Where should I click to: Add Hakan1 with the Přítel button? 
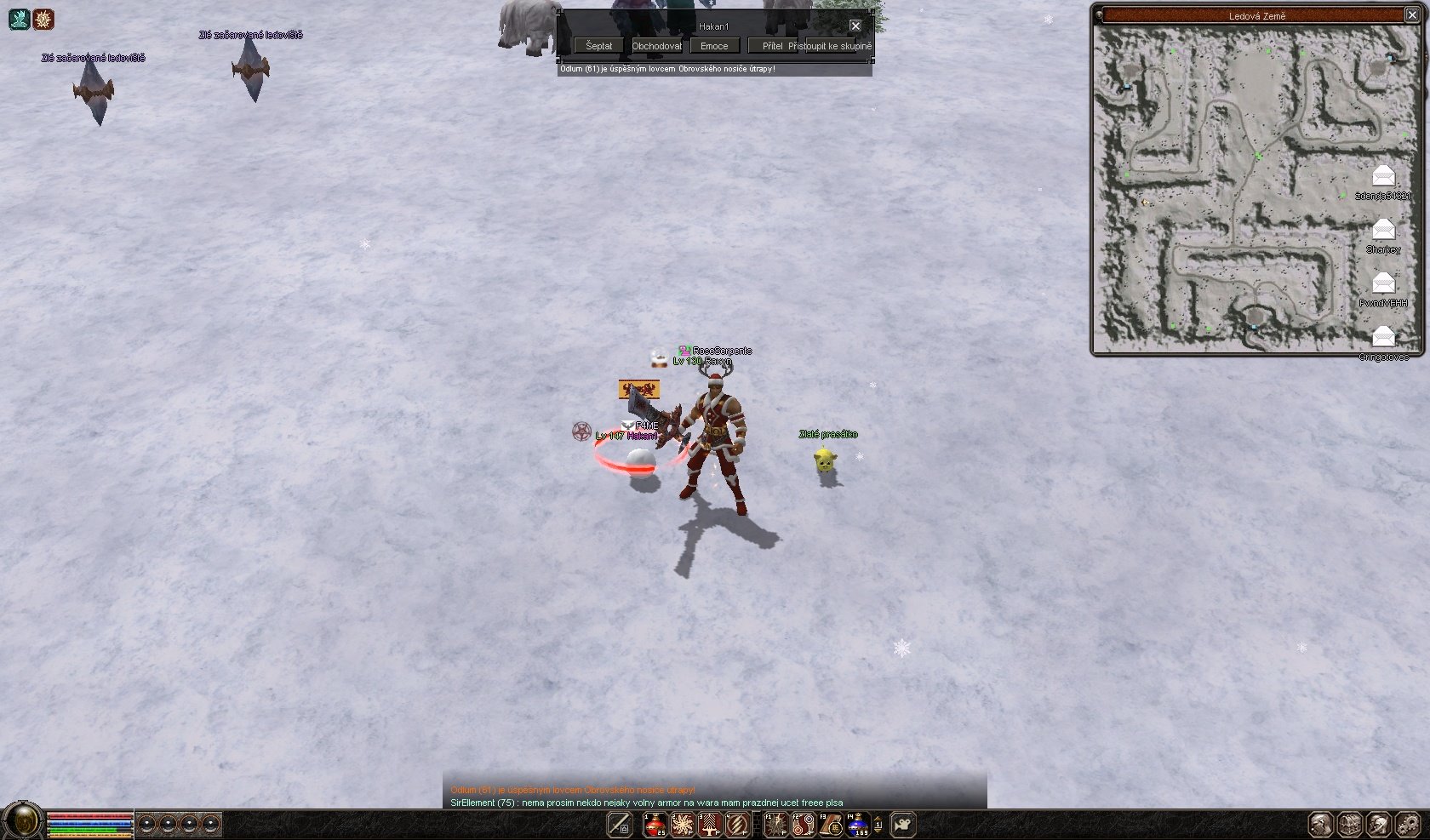pyautogui.click(x=772, y=46)
